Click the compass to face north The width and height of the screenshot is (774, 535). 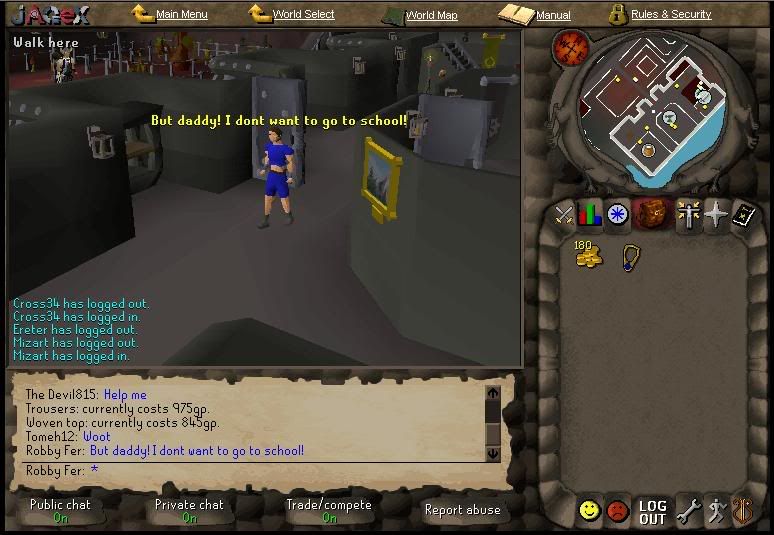point(572,46)
